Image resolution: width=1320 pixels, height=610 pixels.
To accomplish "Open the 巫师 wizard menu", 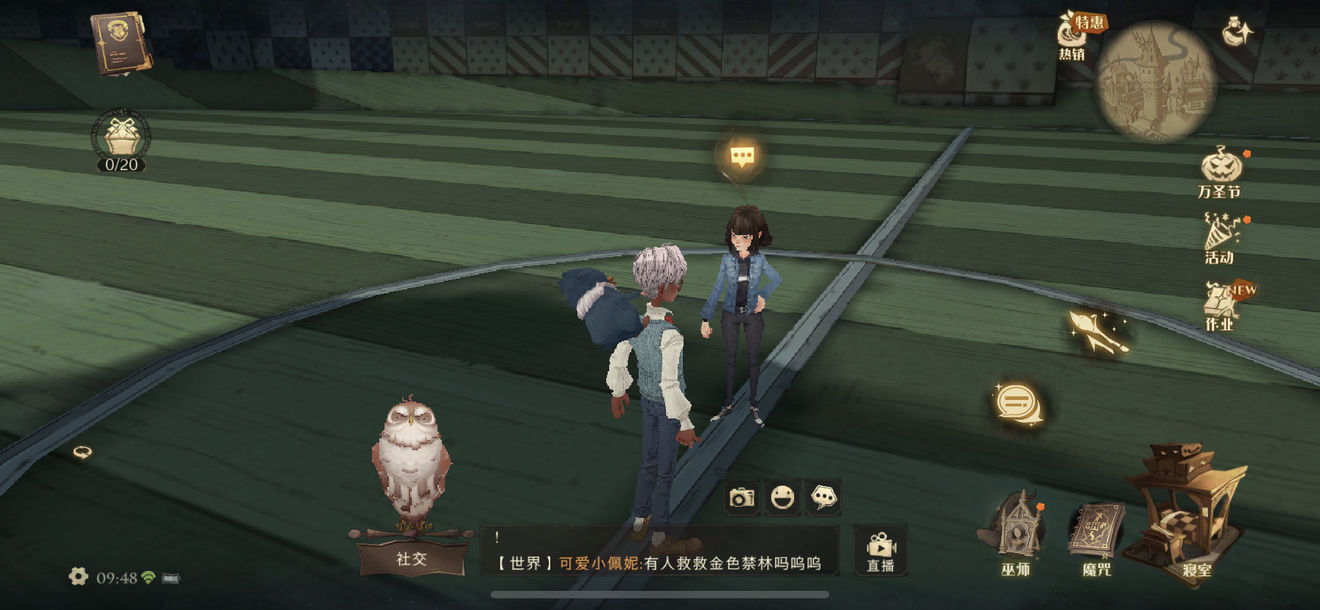I will [x=1015, y=535].
